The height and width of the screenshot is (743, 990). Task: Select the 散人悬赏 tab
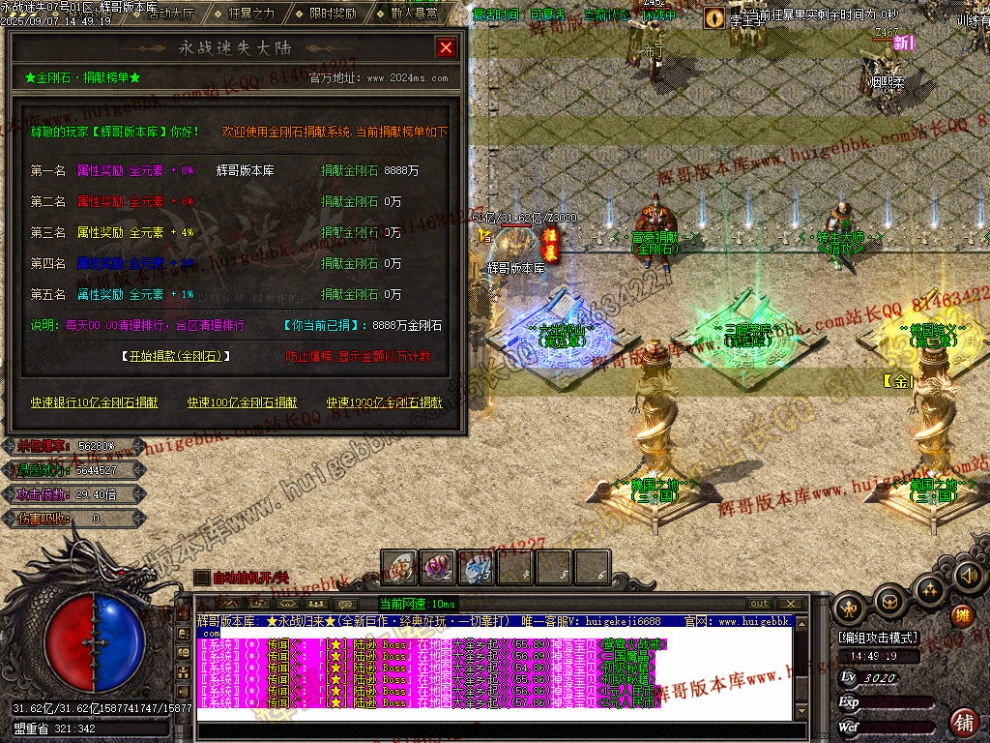[x=414, y=14]
